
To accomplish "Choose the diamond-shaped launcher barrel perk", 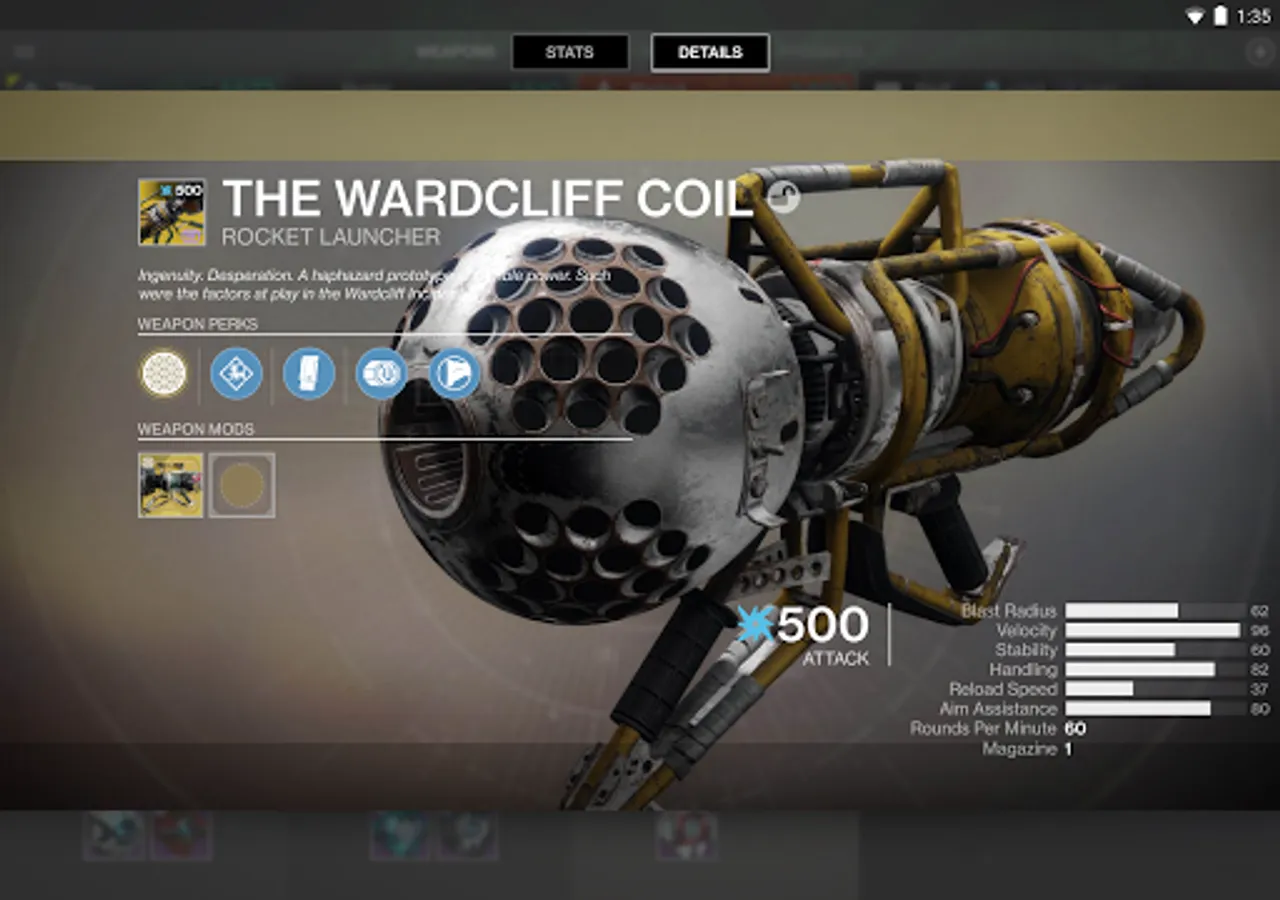I will click(236, 374).
